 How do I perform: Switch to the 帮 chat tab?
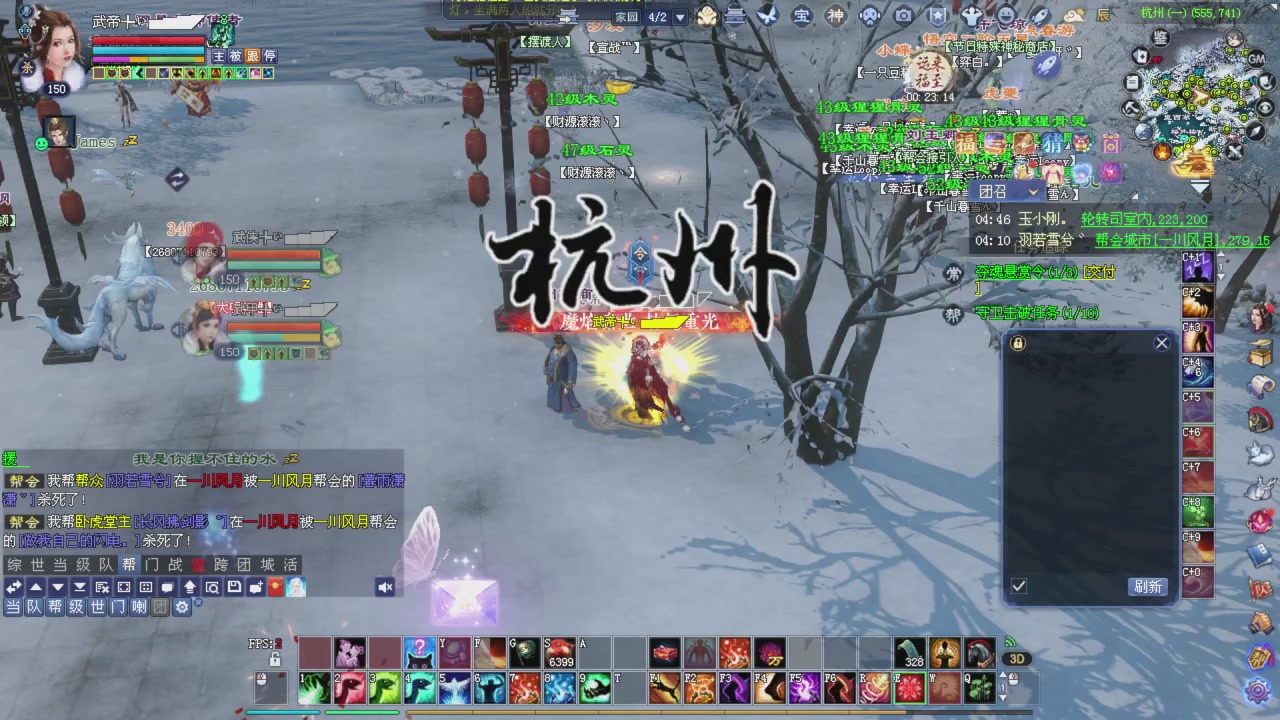[130, 564]
